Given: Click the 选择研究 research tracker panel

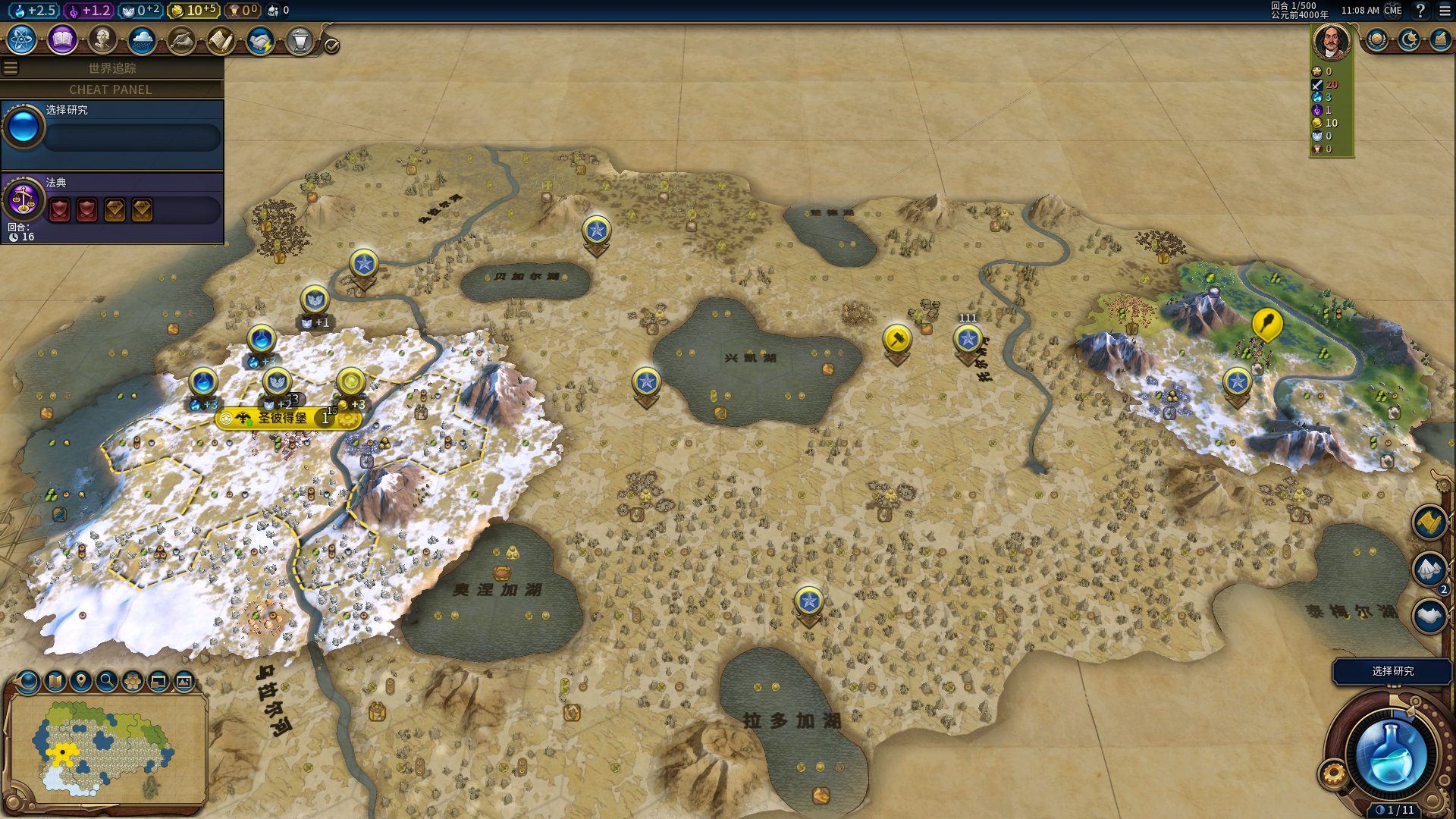Looking at the screenshot, I should (112, 133).
